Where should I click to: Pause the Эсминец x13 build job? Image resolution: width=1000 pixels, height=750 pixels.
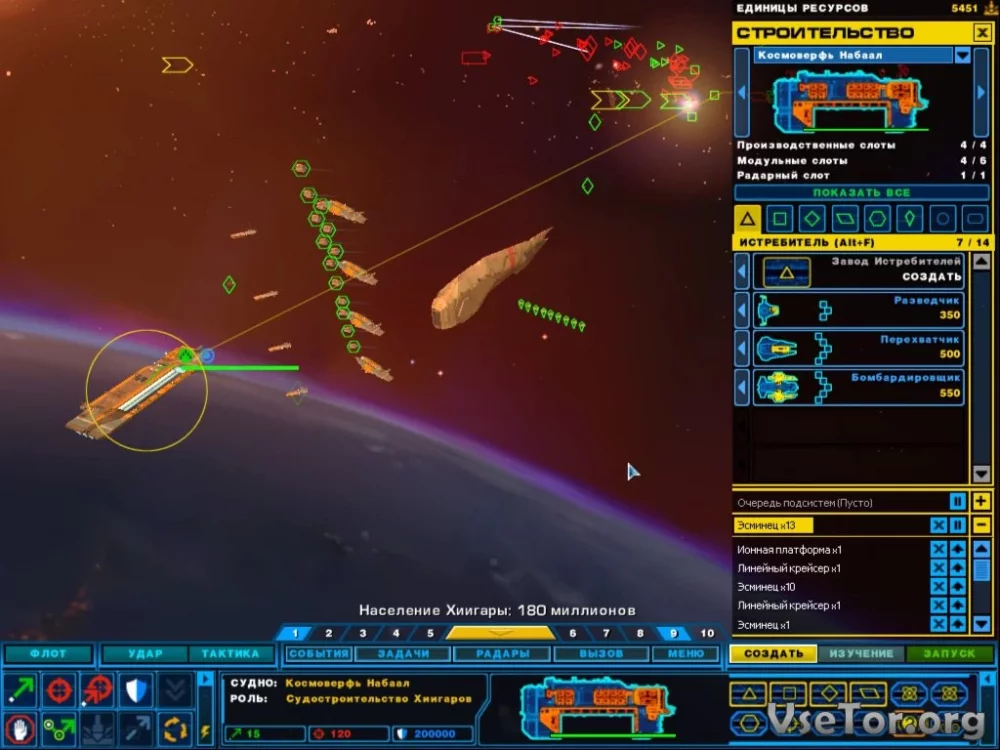pyautogui.click(x=957, y=526)
